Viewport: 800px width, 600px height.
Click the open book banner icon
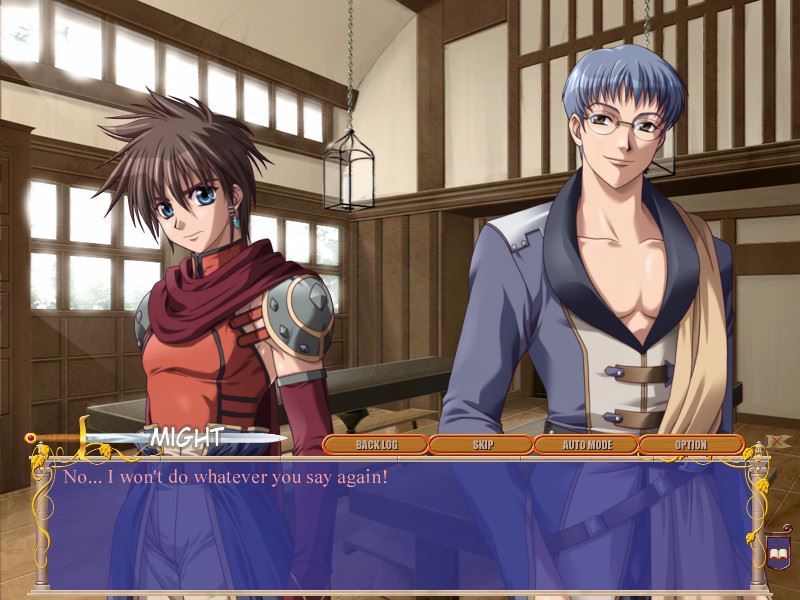click(779, 549)
